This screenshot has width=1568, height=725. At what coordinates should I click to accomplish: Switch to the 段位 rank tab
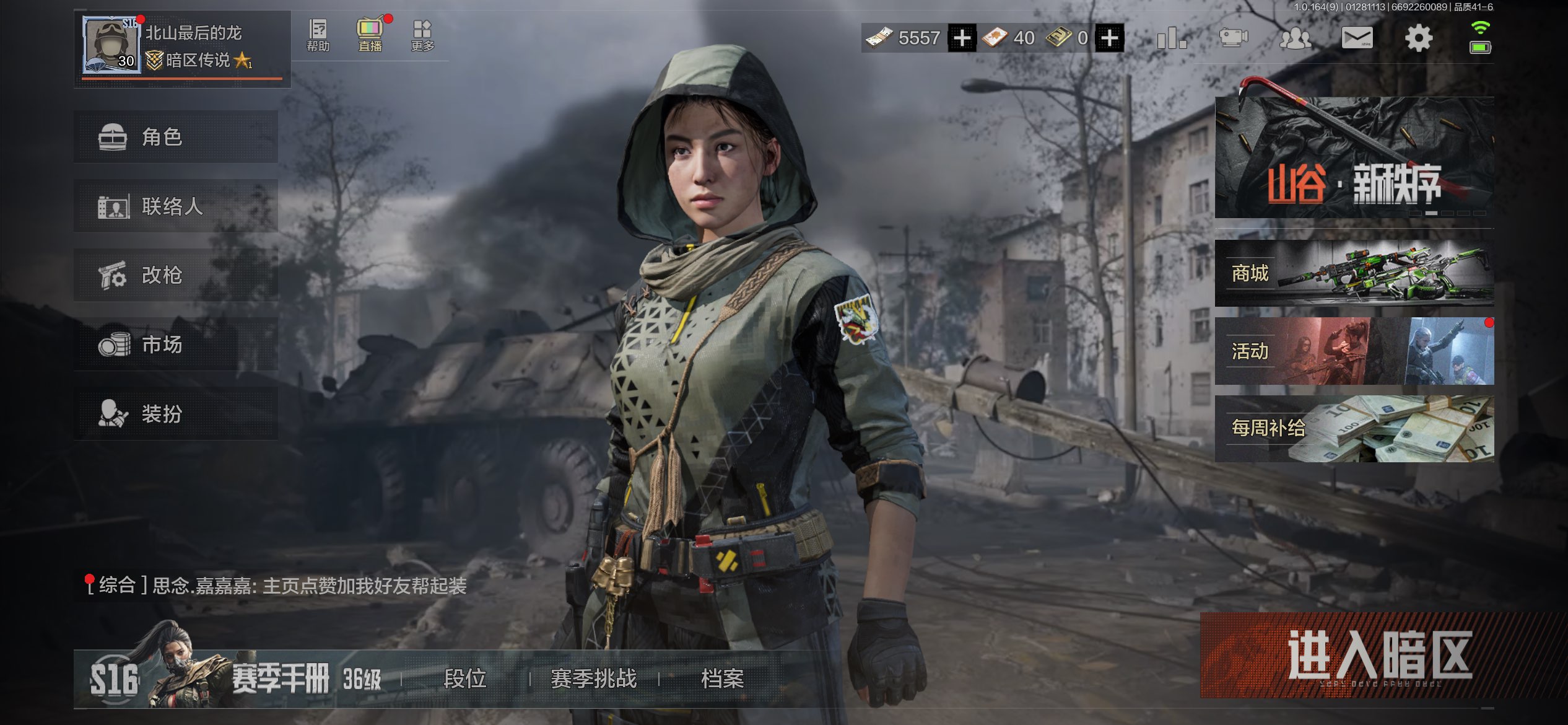click(465, 679)
